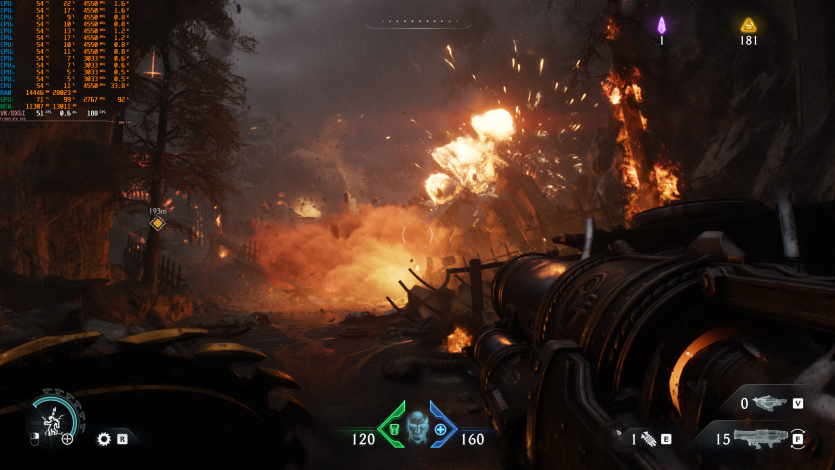The image size is (835, 470).
Task: Select the gold triangle currency icon
Action: click(x=748, y=25)
